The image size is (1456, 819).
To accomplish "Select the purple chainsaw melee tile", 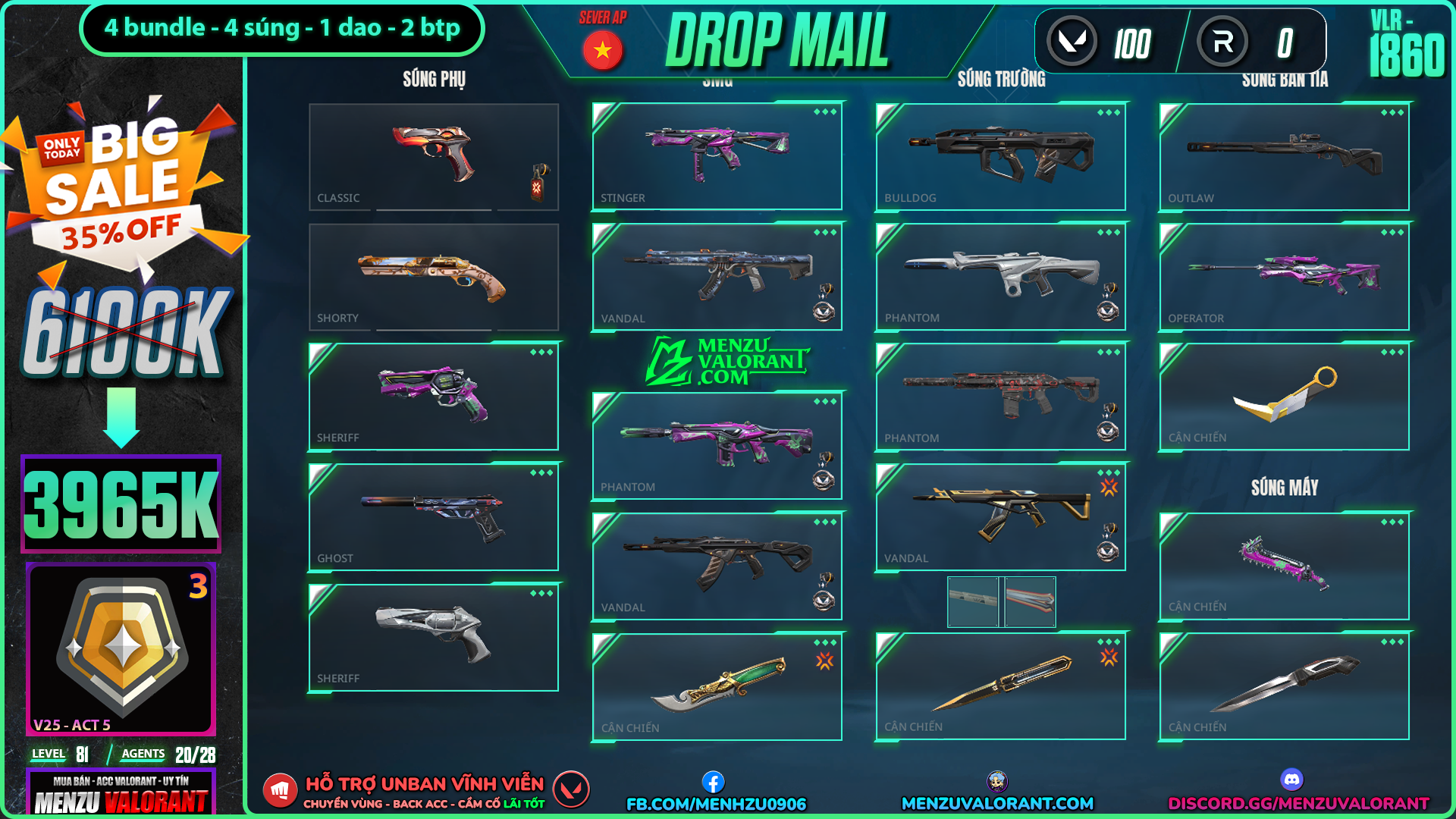I will (1284, 566).
